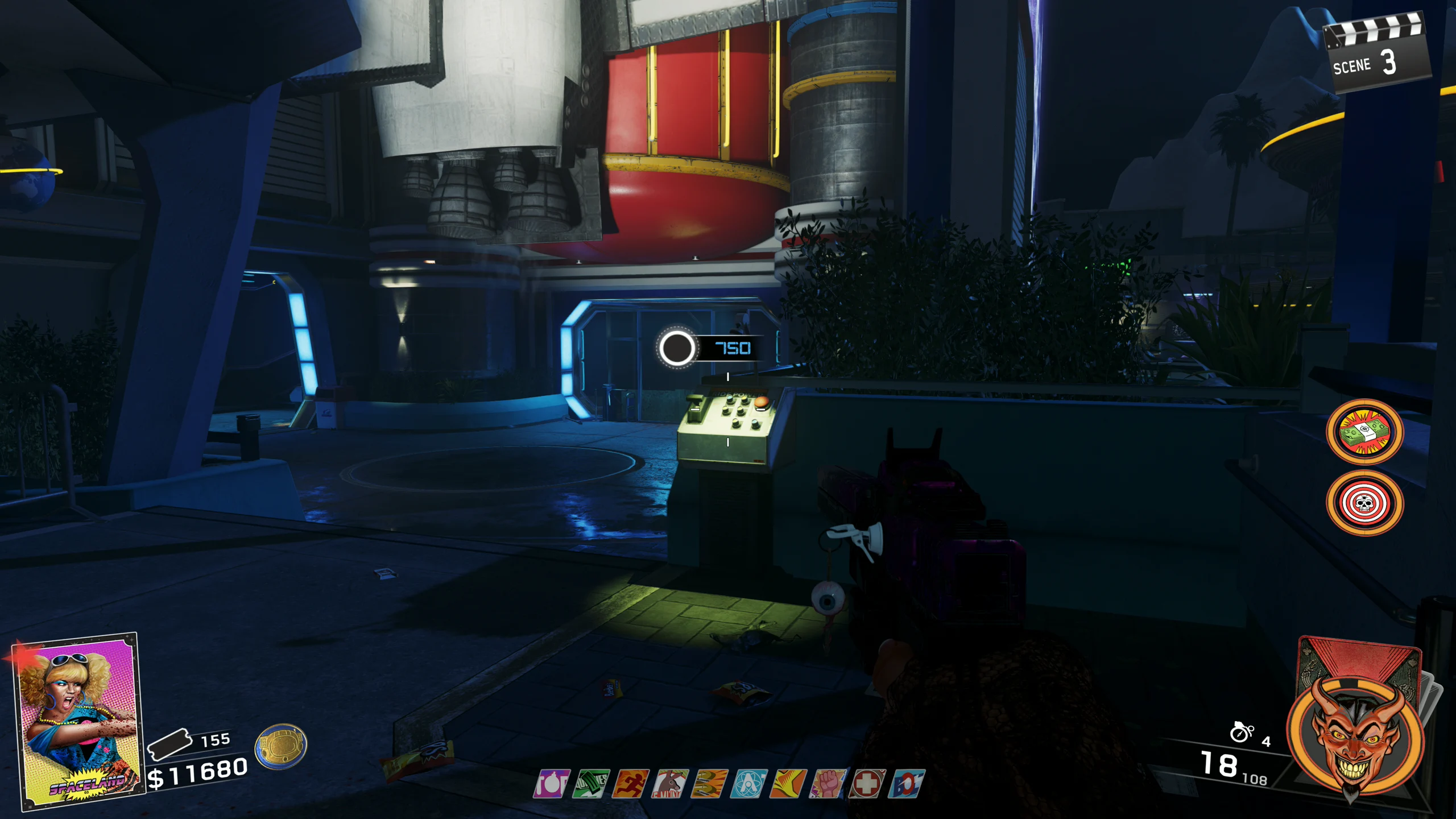1456x819 pixels.
Task: Click the gold souvenir coin icon
Action: [x=281, y=746]
